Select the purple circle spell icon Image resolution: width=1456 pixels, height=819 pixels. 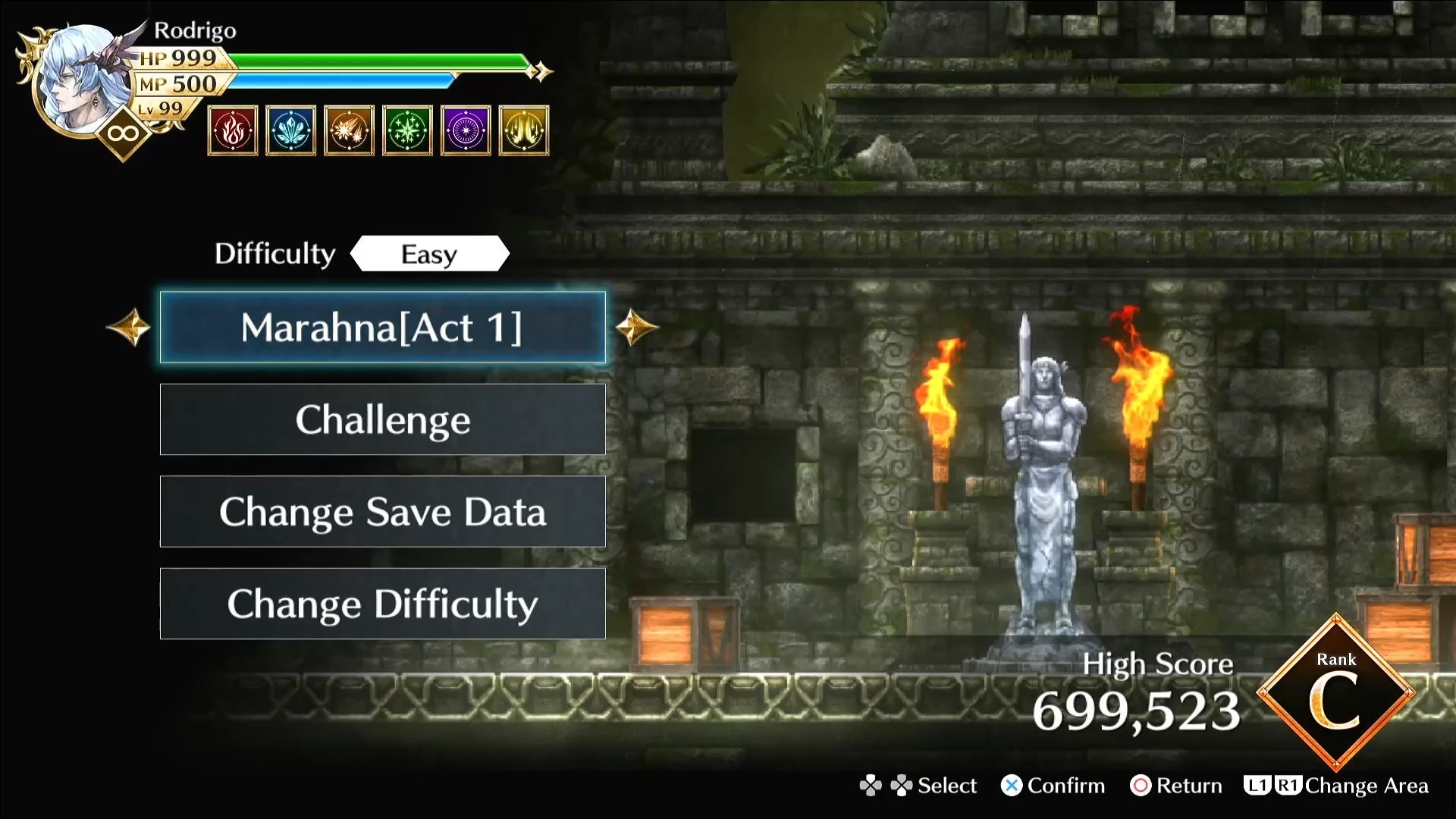pyautogui.click(x=466, y=130)
